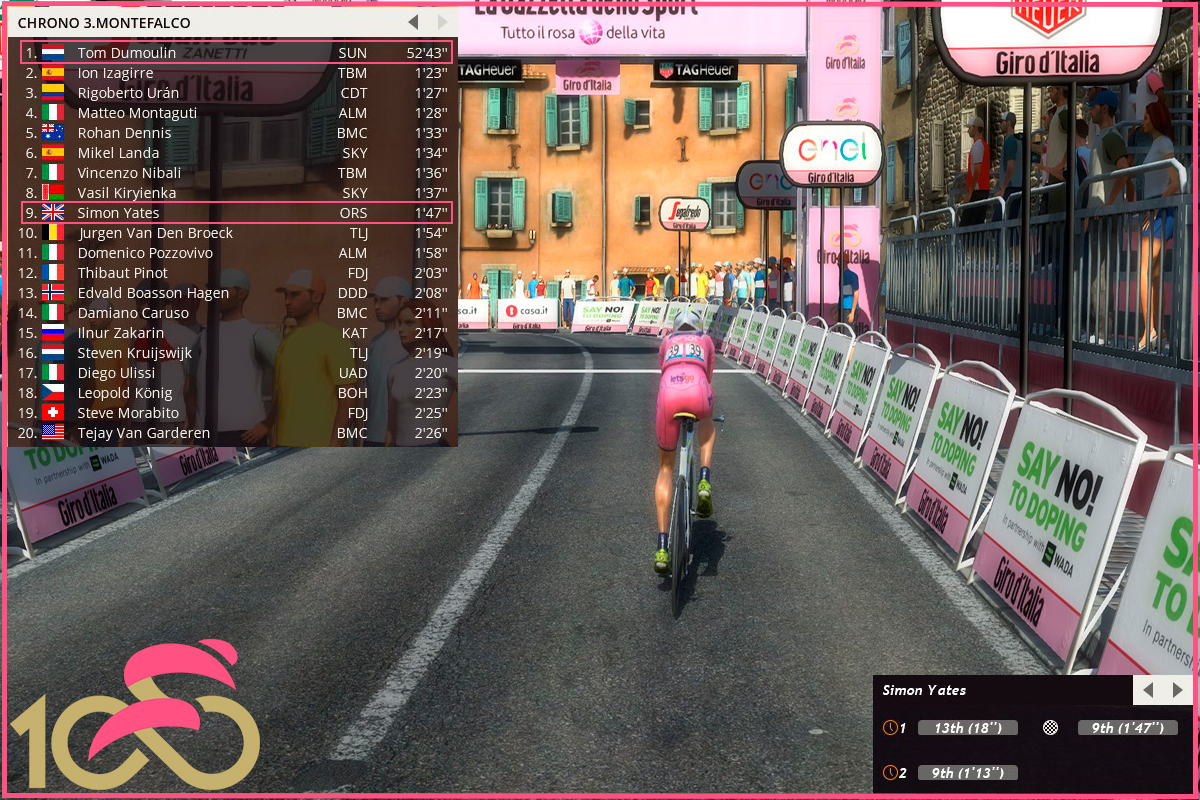Select Jurgen Van Den Broeck's row

coord(236,233)
